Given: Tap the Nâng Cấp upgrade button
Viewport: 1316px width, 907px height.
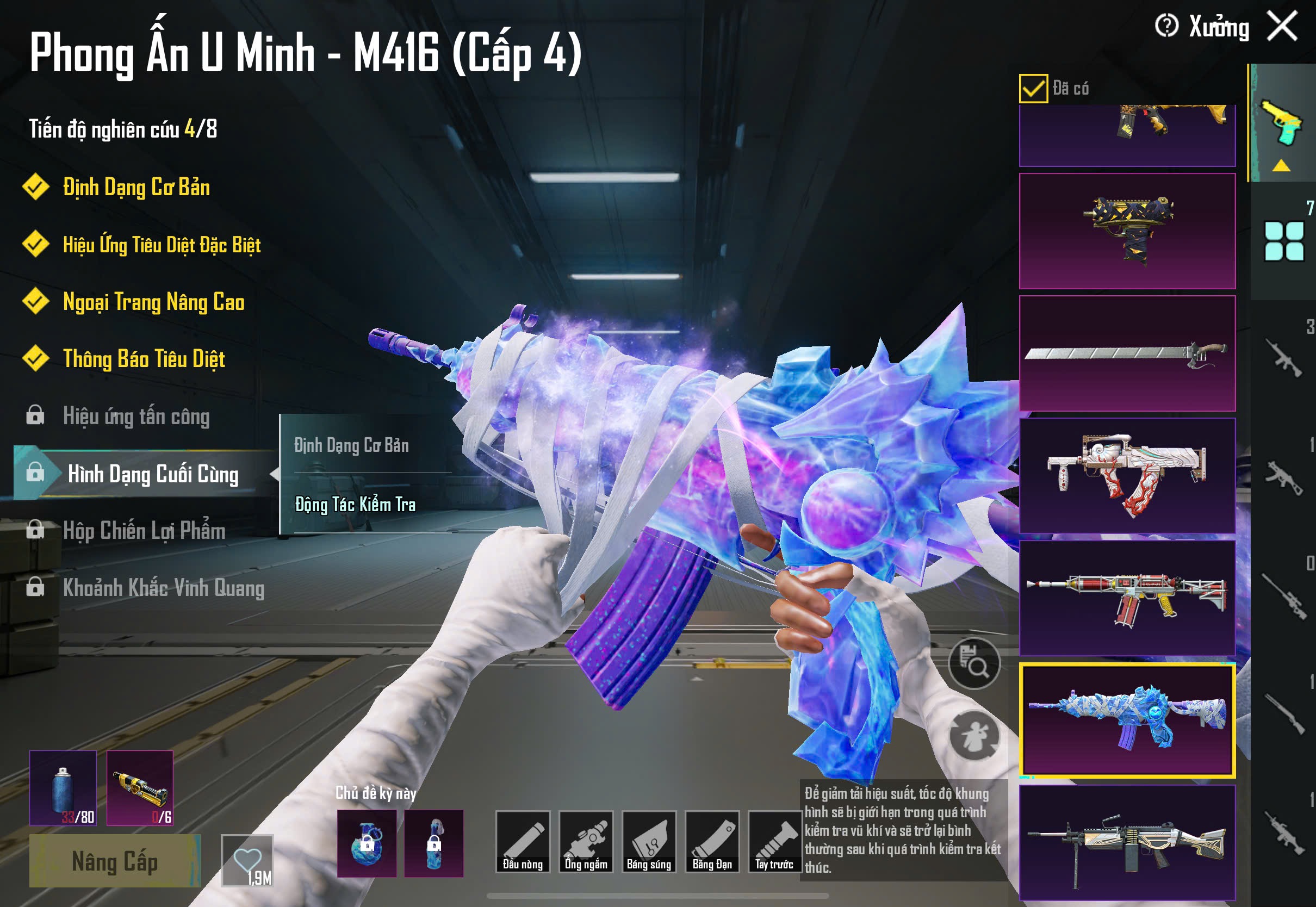Looking at the screenshot, I should point(115,861).
